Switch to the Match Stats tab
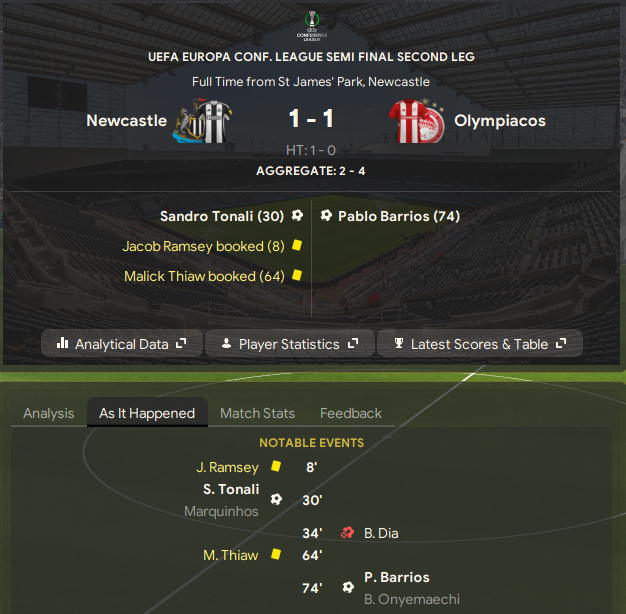Image resolution: width=626 pixels, height=614 pixels. [x=257, y=413]
